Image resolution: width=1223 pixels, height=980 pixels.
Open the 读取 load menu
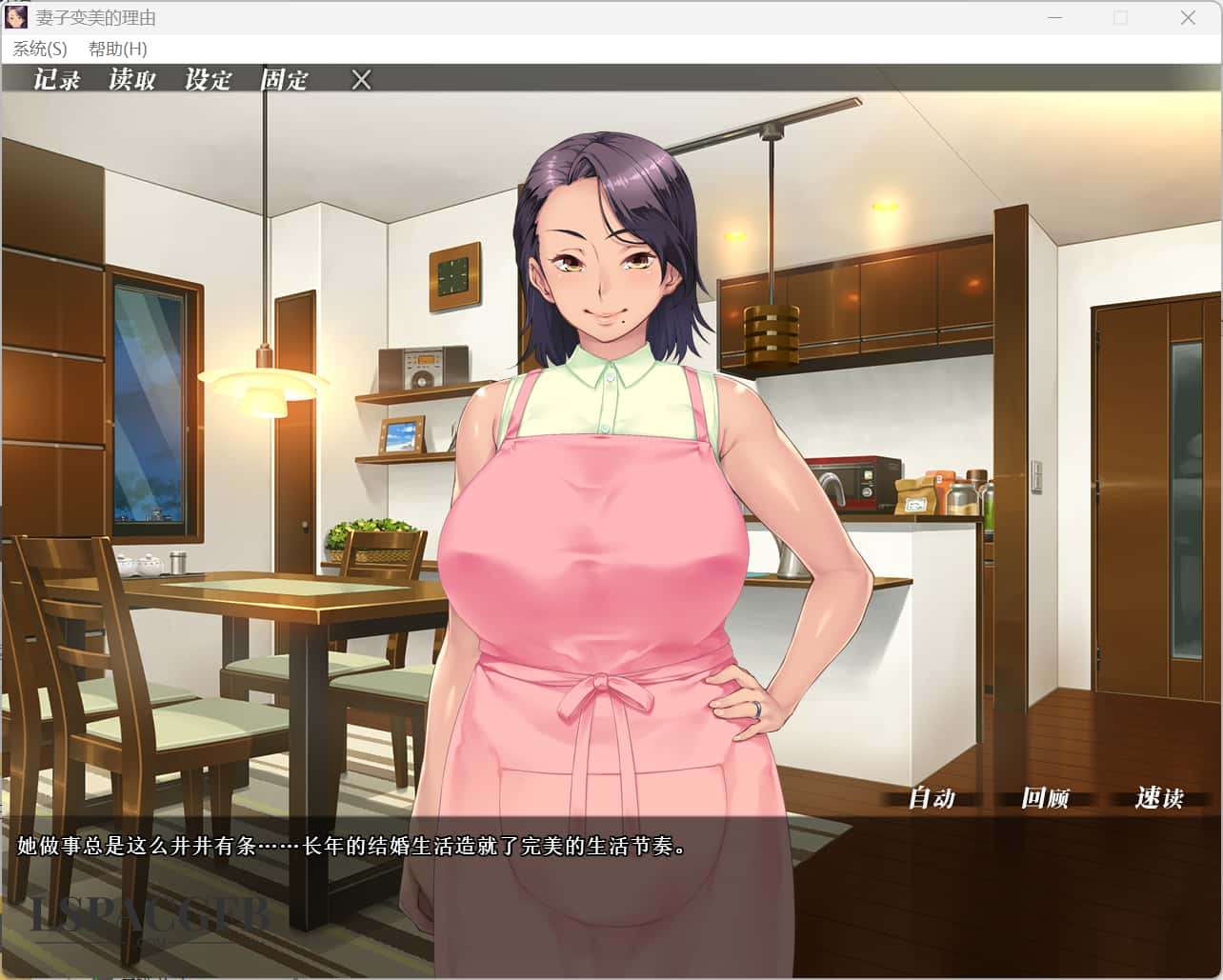point(132,80)
